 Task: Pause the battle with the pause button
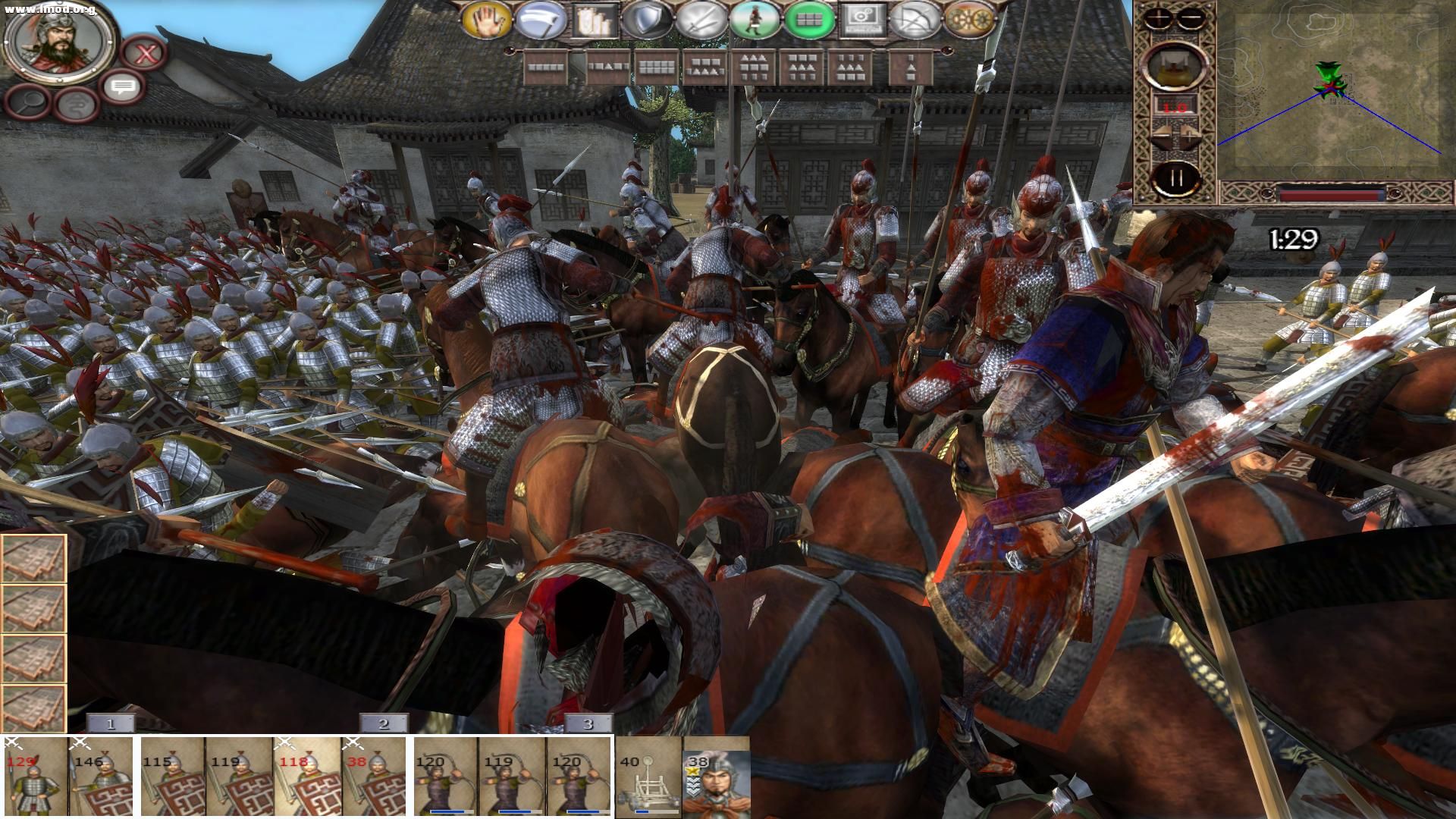click(1175, 180)
